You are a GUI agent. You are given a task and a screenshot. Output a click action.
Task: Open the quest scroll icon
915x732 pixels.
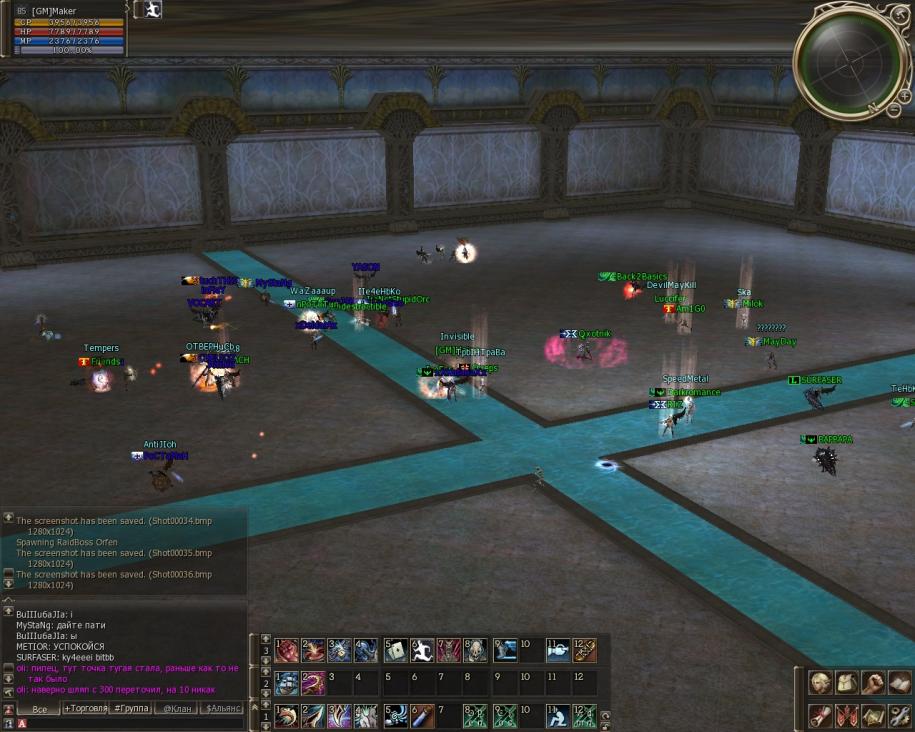820,716
